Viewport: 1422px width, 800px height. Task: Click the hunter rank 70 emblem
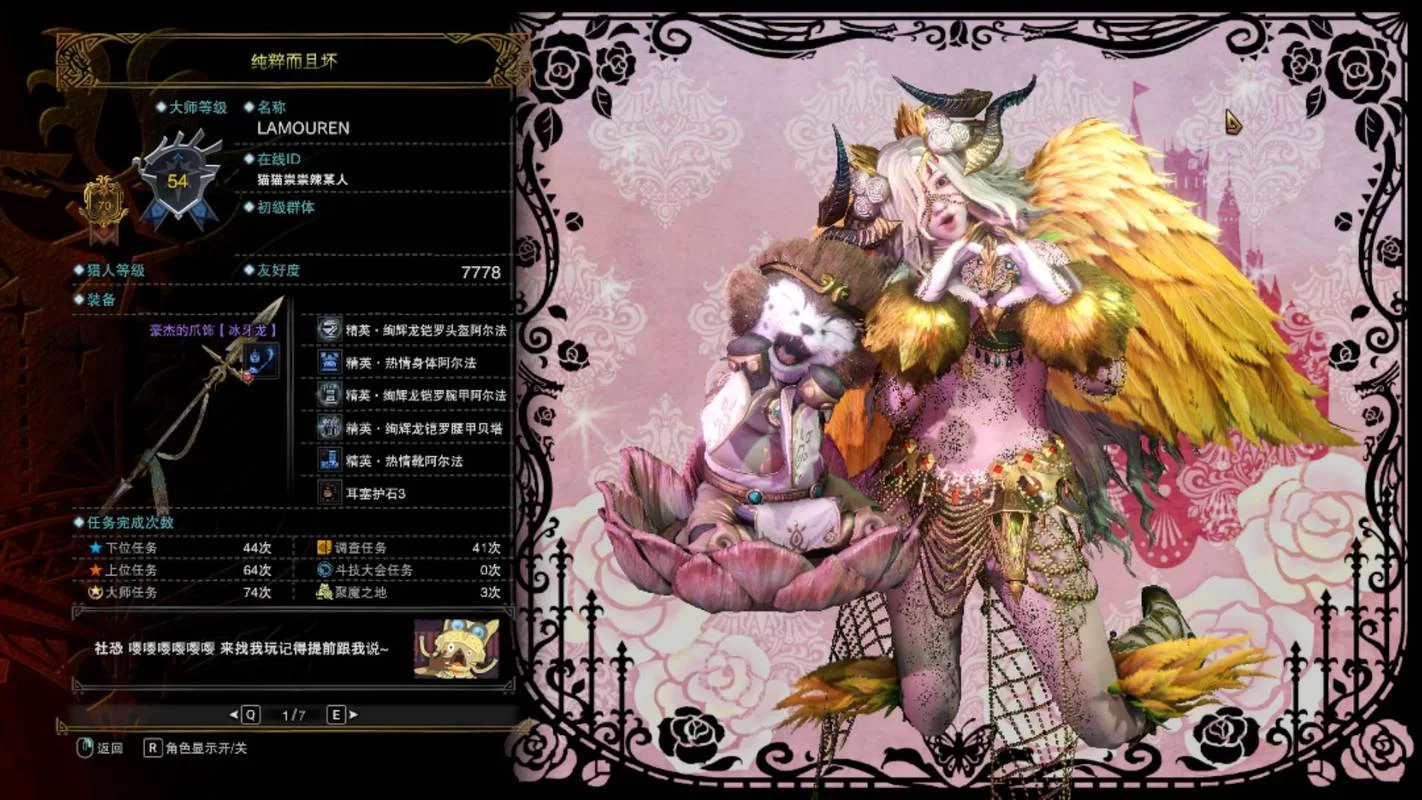point(104,205)
